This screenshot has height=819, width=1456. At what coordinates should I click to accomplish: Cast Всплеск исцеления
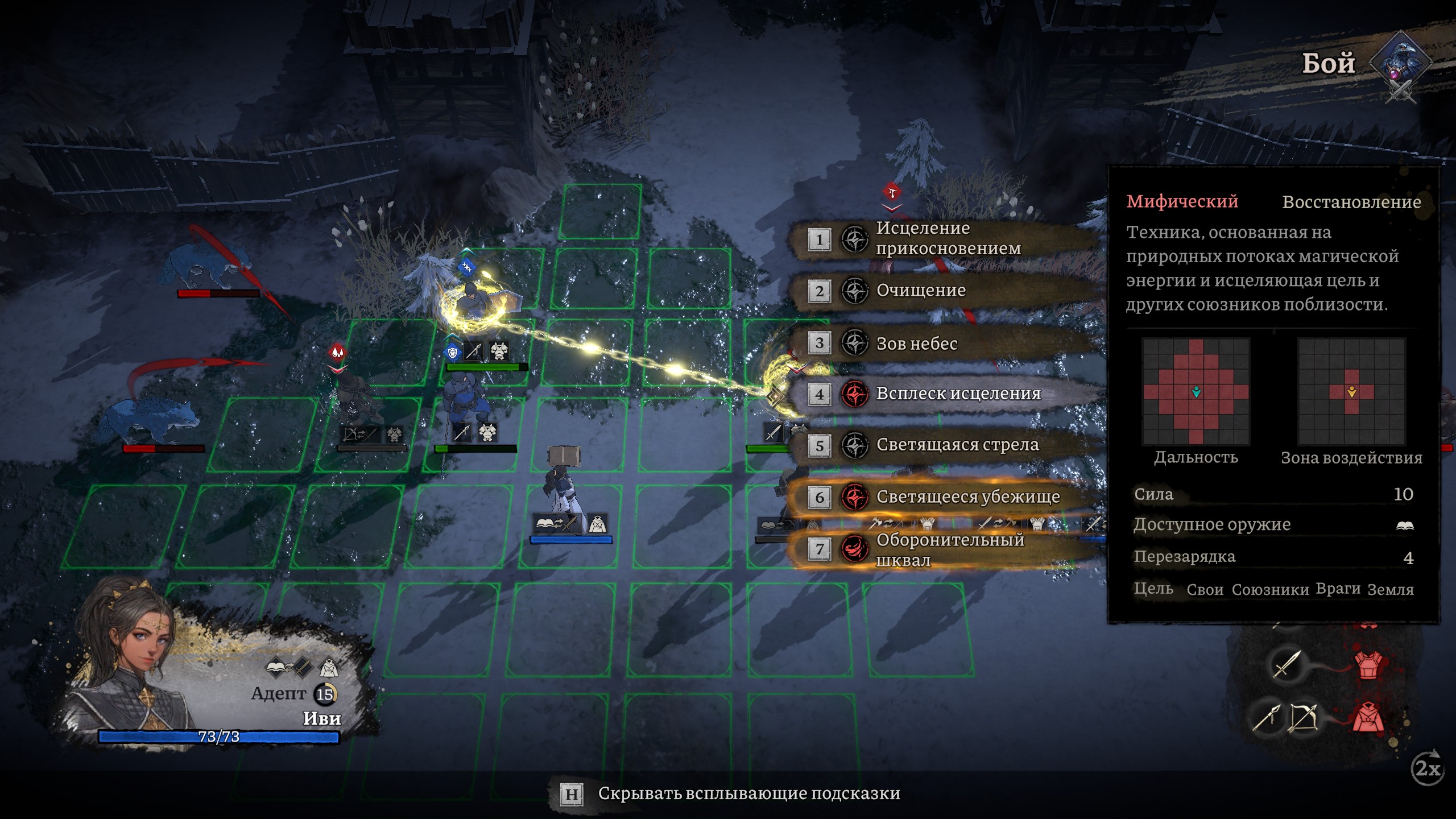point(958,394)
